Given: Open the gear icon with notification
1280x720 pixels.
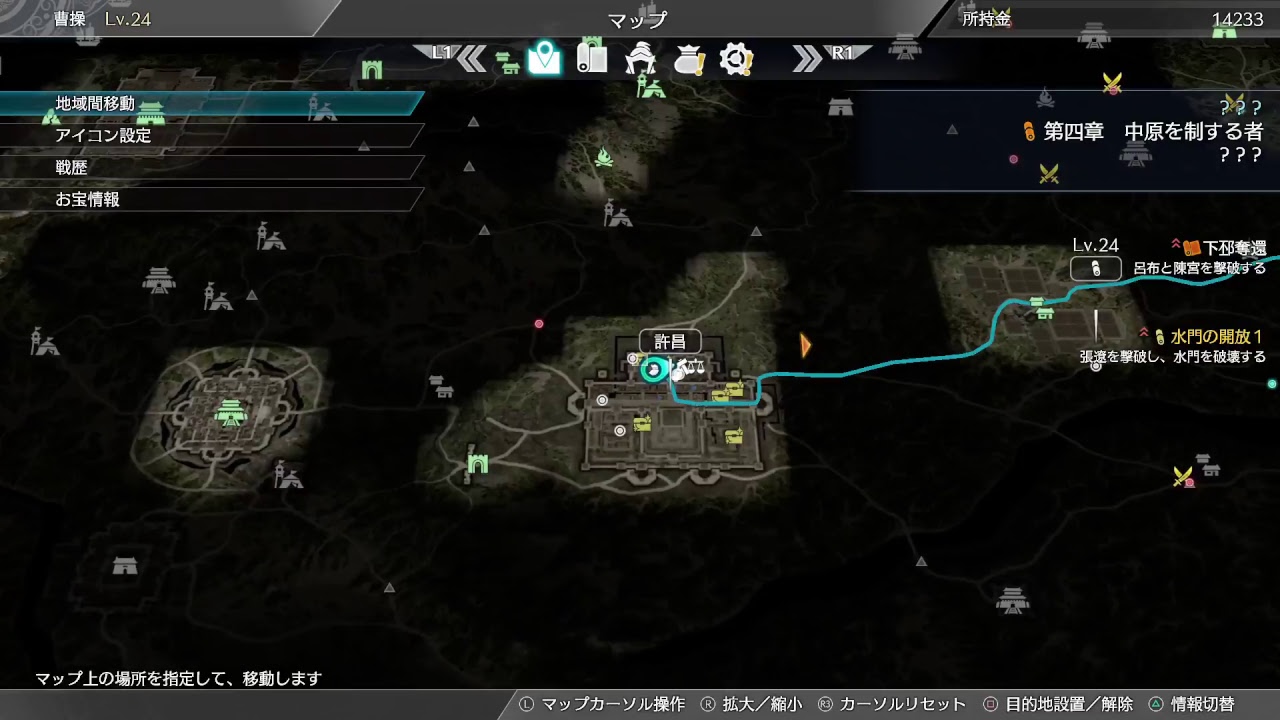Looking at the screenshot, I should (x=737, y=58).
